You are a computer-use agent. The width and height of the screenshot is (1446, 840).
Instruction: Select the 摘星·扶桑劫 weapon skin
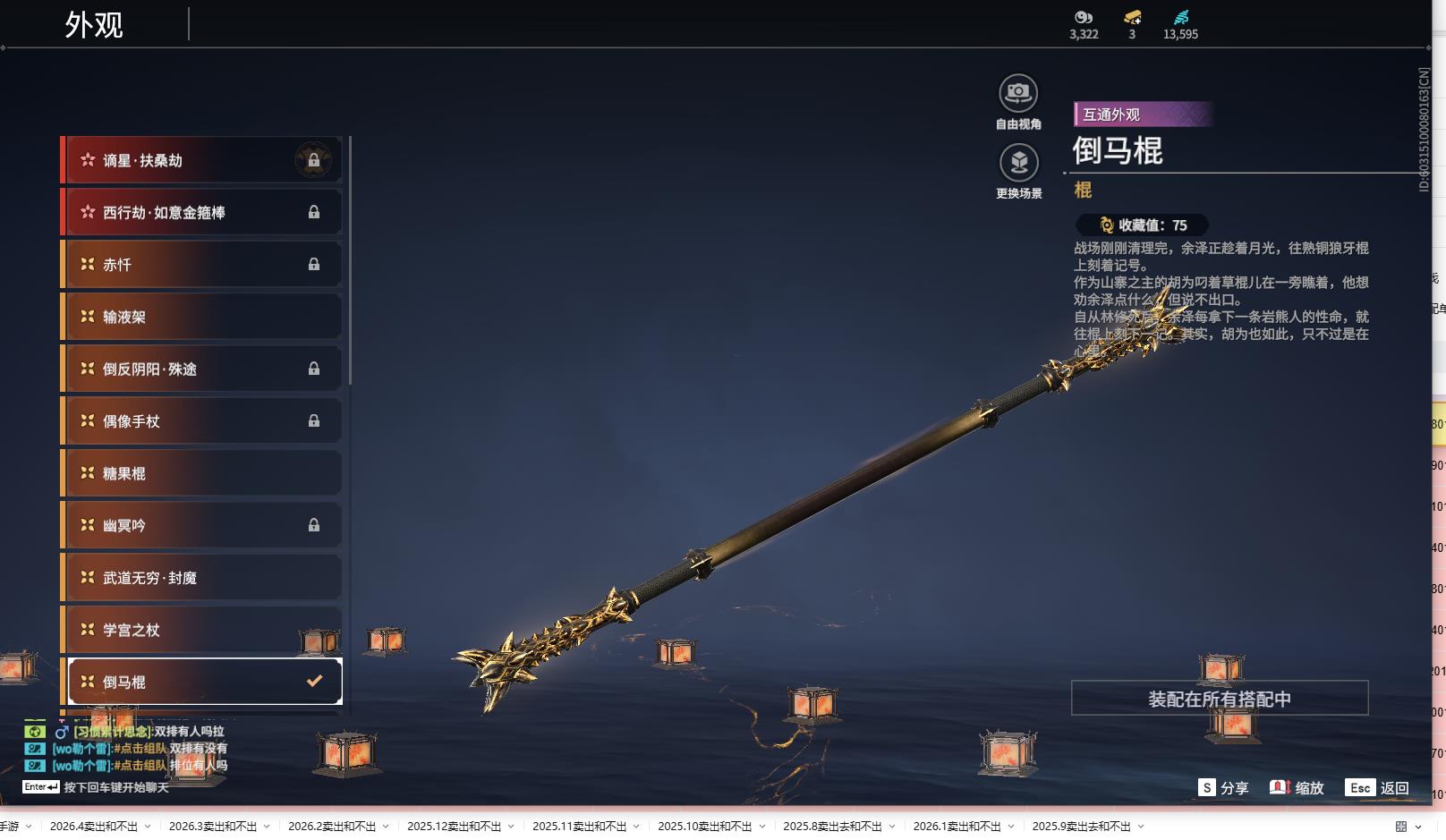[201, 160]
